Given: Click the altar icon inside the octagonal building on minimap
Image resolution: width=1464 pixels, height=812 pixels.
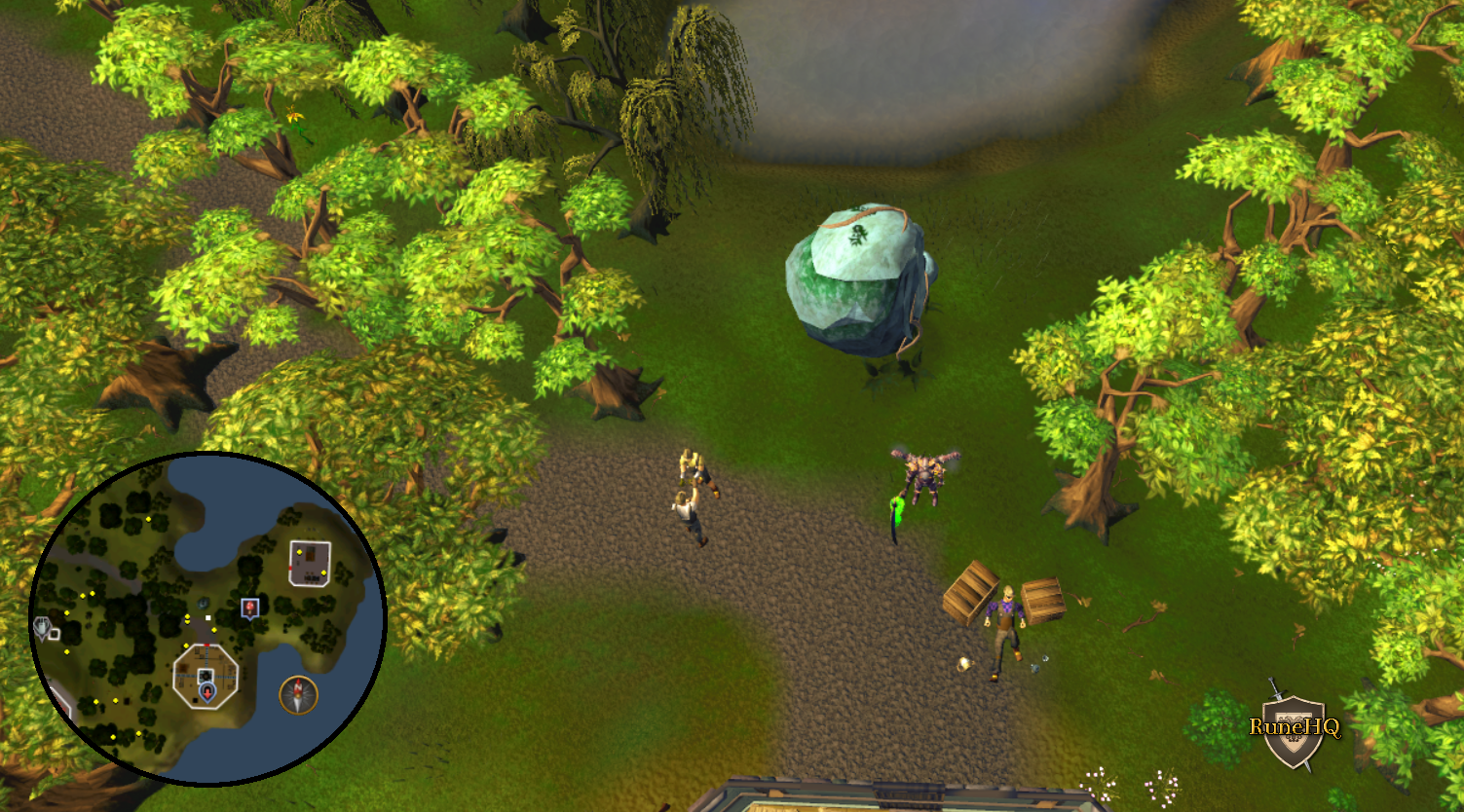Looking at the screenshot, I should [x=205, y=675].
